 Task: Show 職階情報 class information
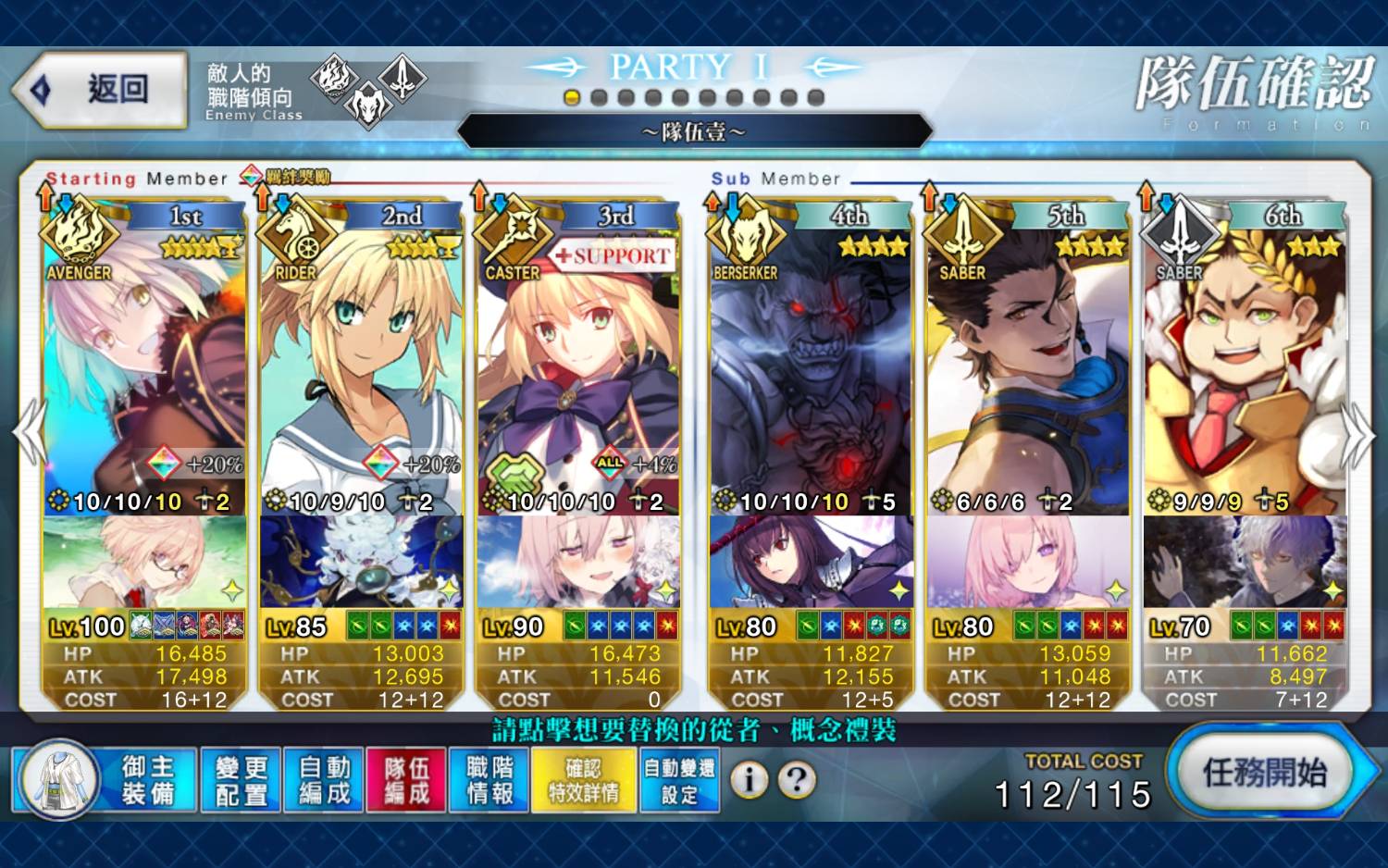(490, 780)
